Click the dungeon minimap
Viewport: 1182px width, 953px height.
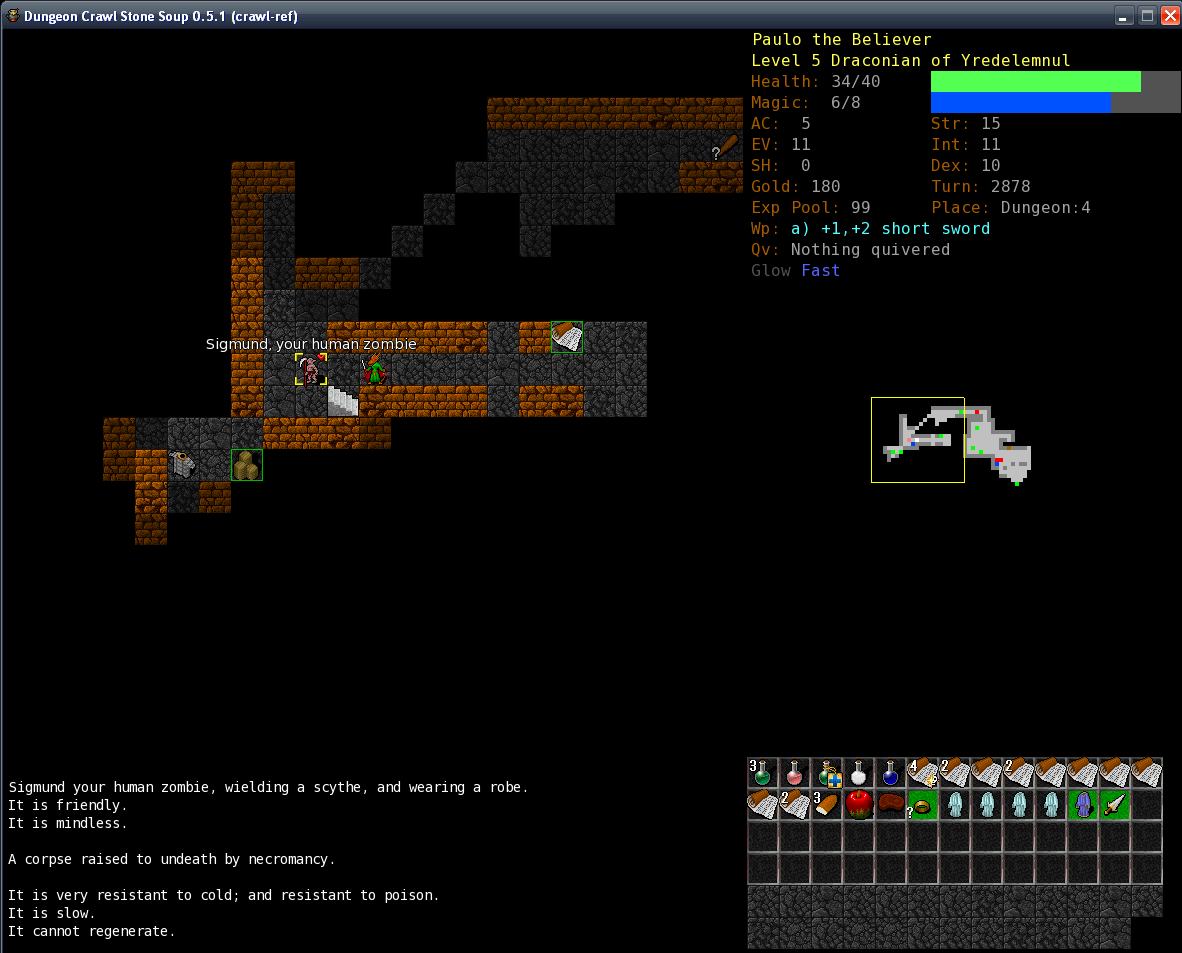click(x=950, y=440)
